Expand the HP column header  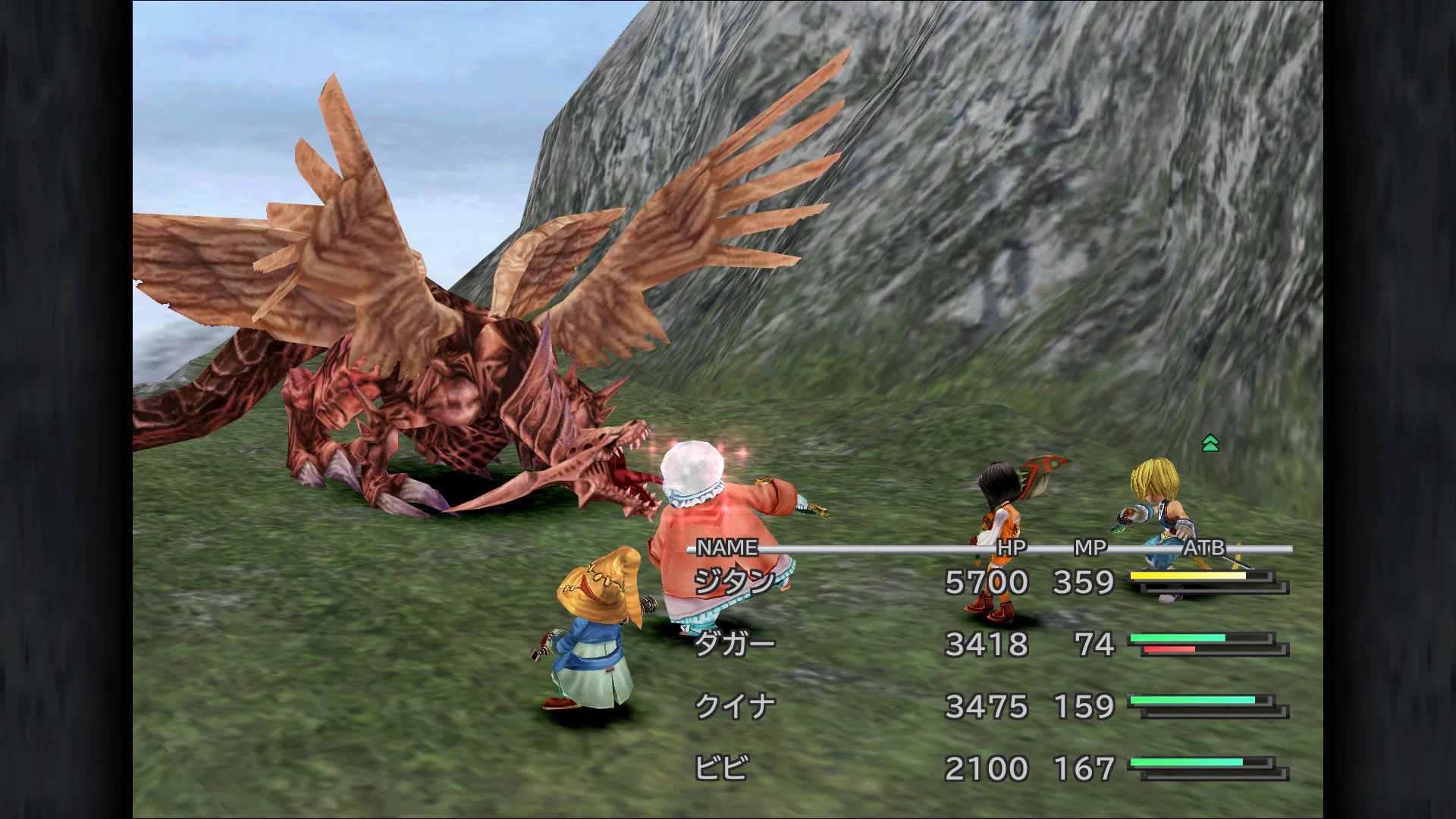point(1011,545)
